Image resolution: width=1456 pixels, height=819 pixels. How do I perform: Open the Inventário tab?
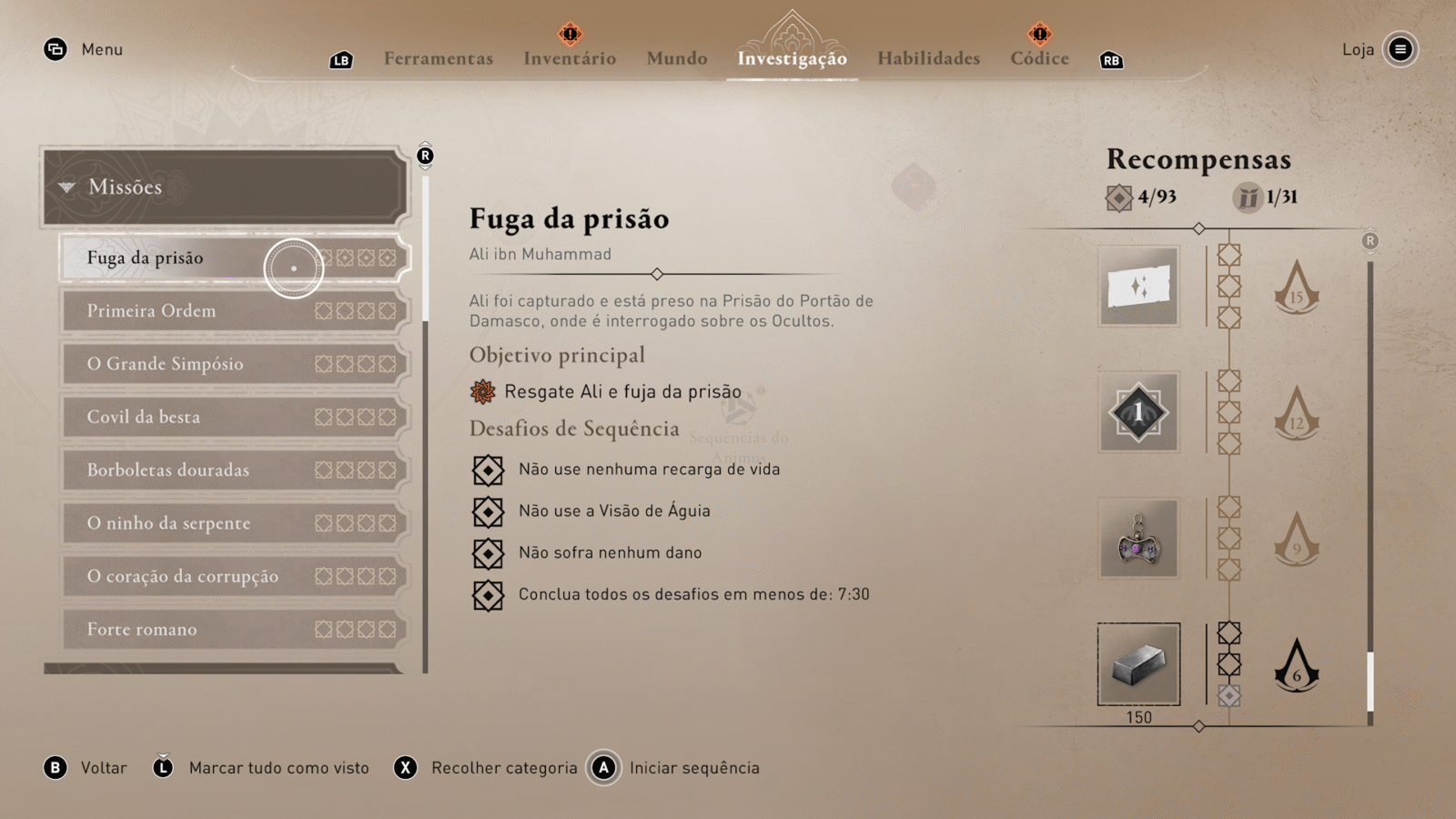pos(570,58)
